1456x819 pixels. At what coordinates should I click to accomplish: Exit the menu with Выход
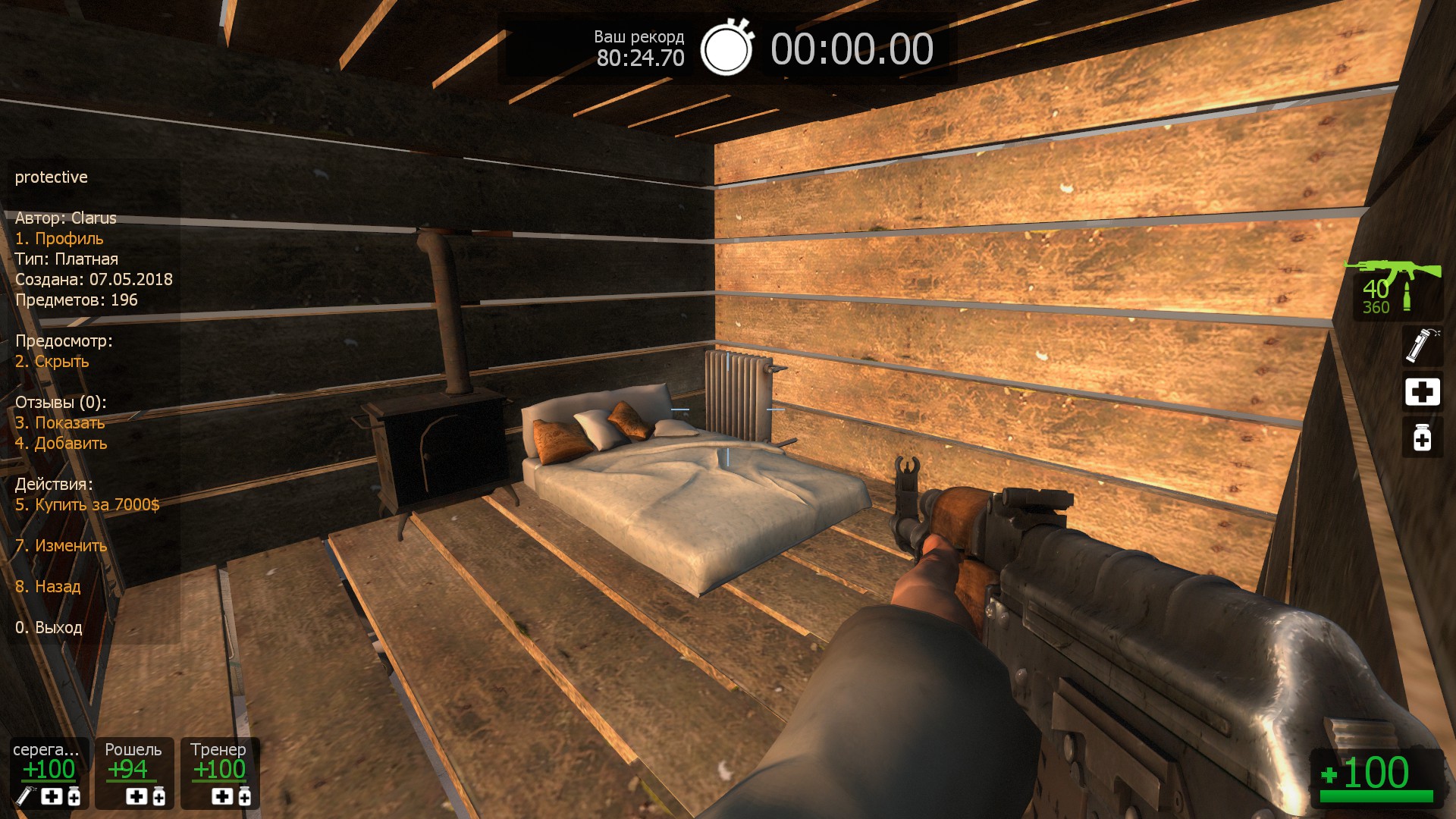[x=49, y=628]
